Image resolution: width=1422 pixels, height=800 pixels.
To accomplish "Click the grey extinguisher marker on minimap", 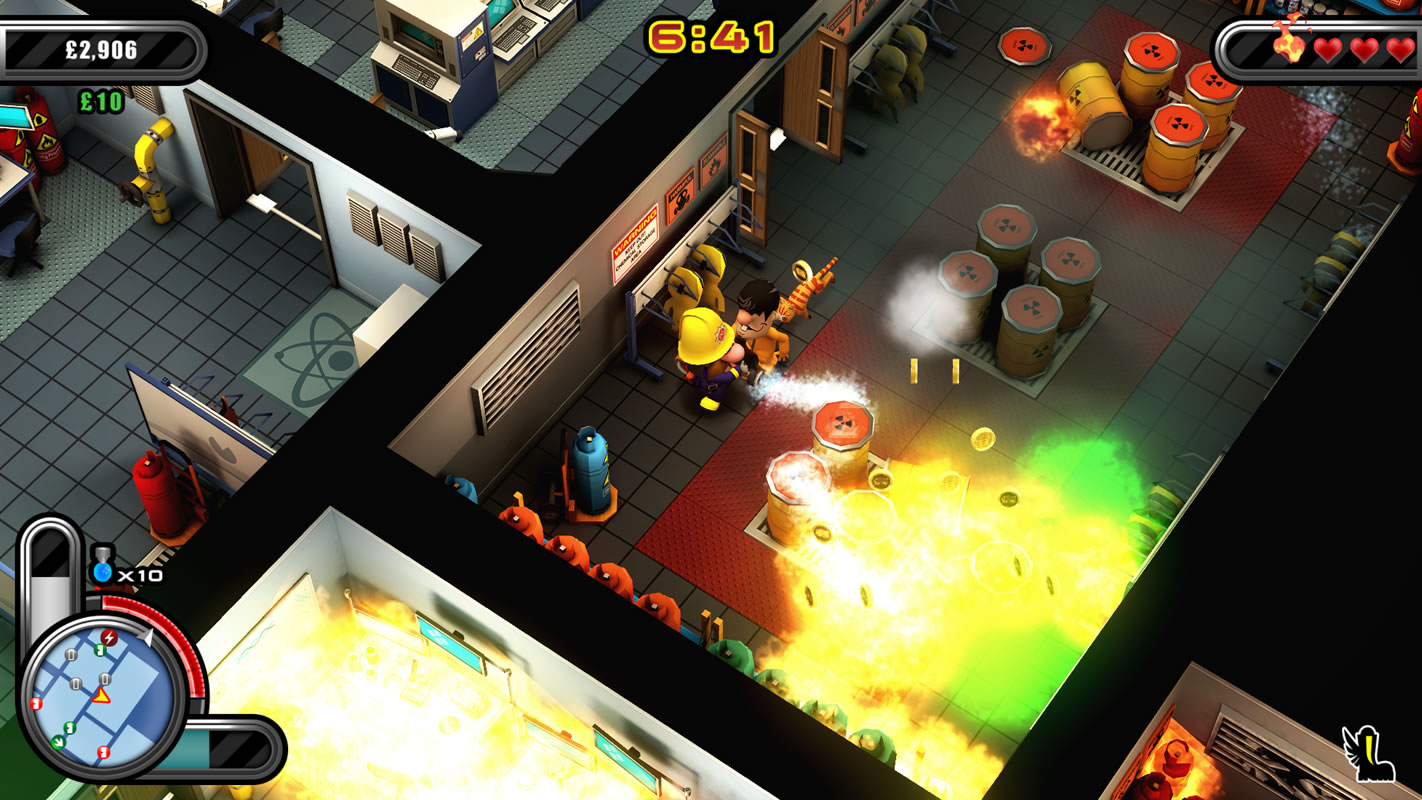I will 70,656.
